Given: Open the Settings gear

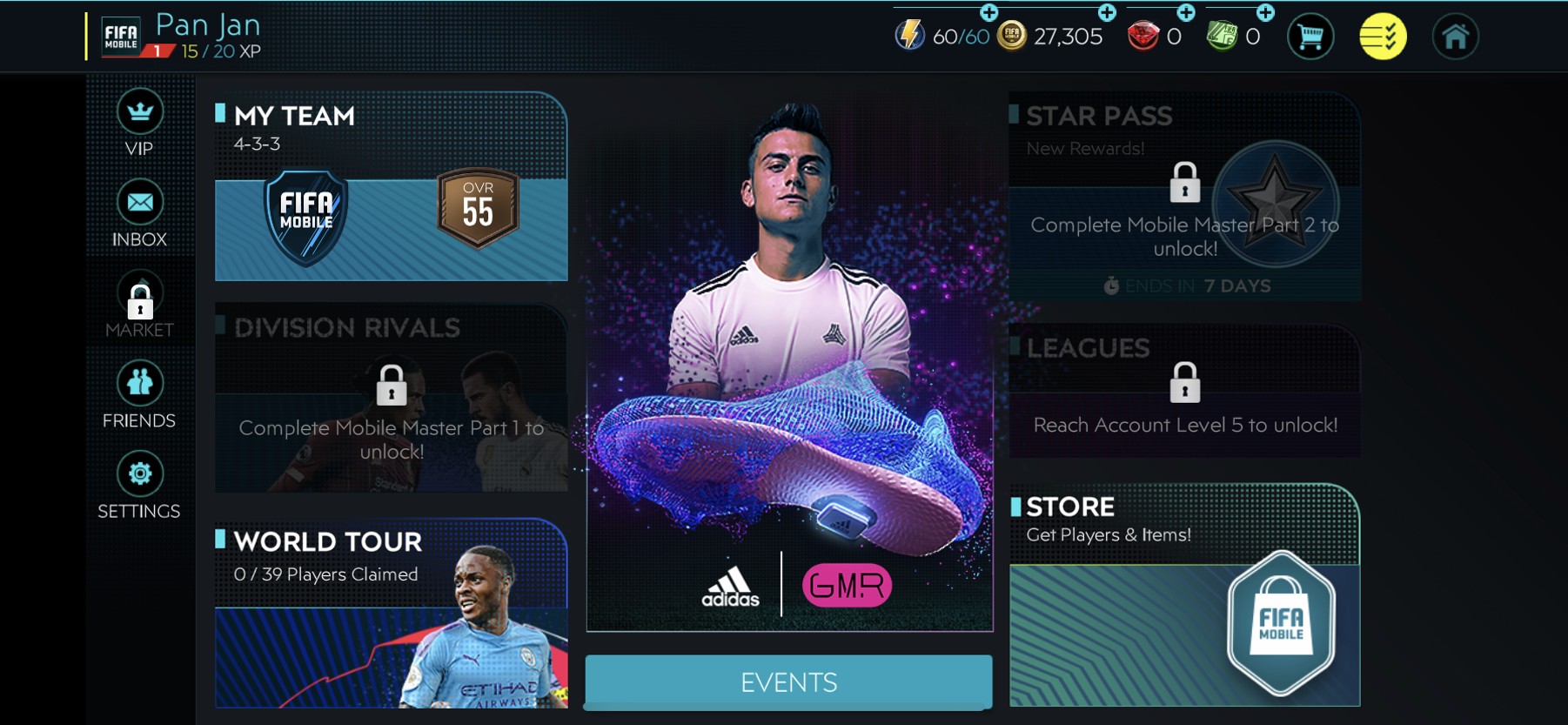Looking at the screenshot, I should [139, 474].
